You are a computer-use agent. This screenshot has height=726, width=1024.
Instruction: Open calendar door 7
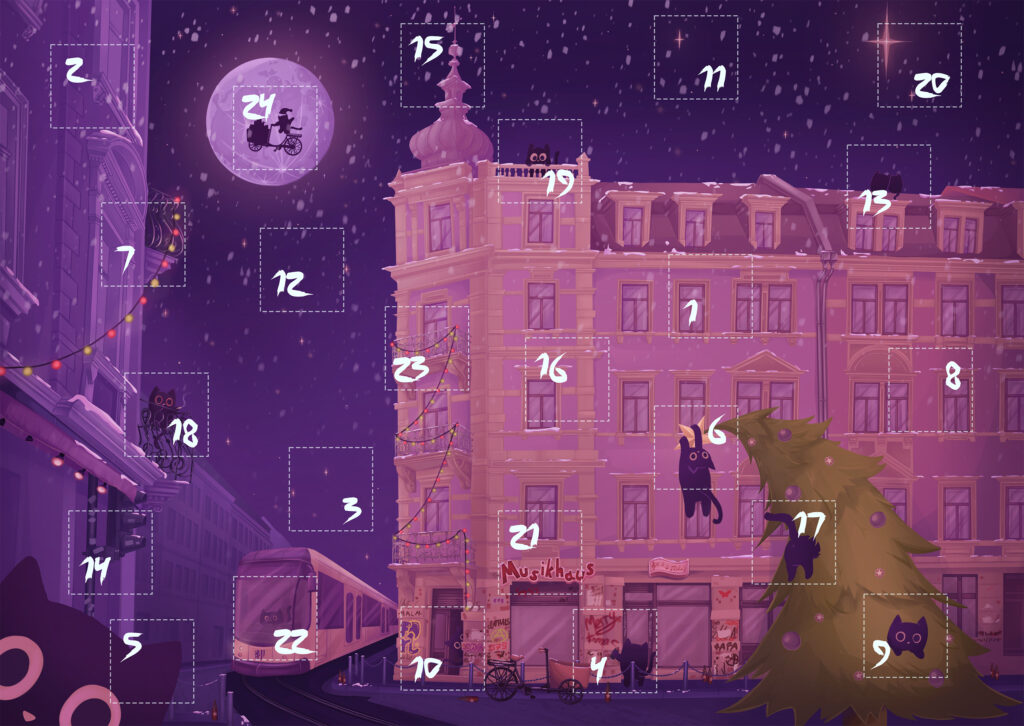click(x=143, y=245)
